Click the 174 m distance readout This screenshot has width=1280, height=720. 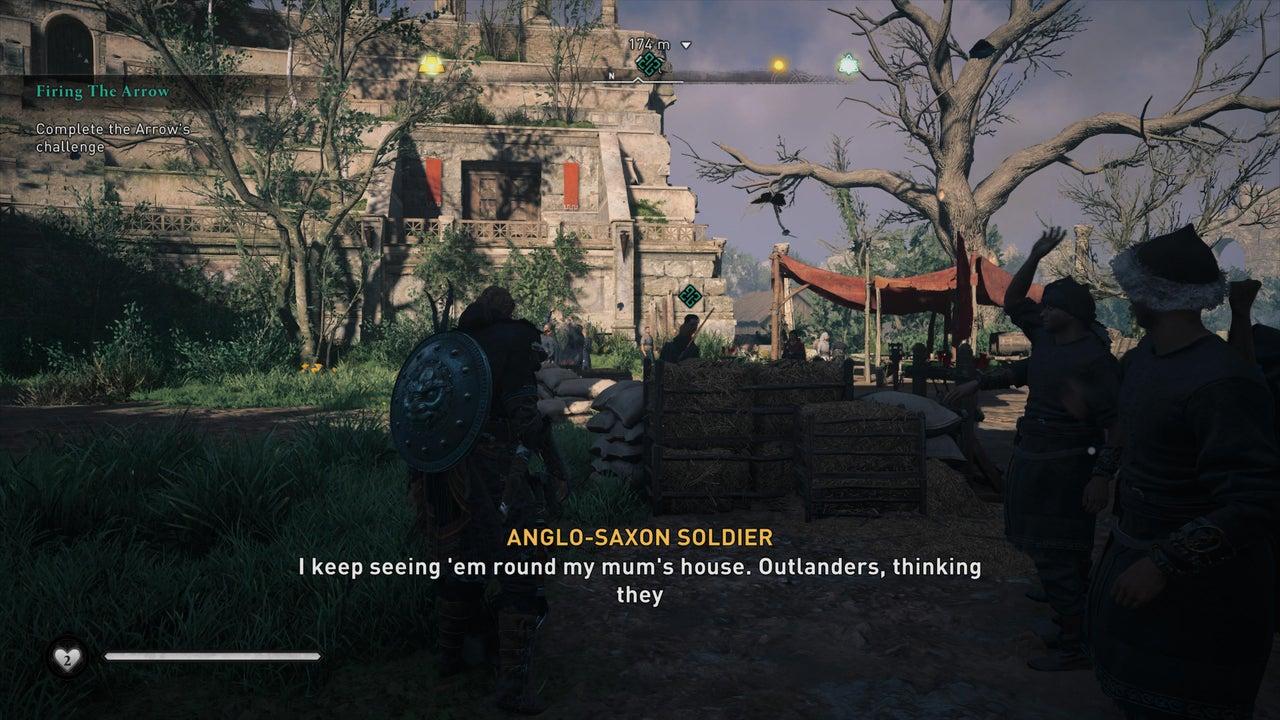pos(649,44)
